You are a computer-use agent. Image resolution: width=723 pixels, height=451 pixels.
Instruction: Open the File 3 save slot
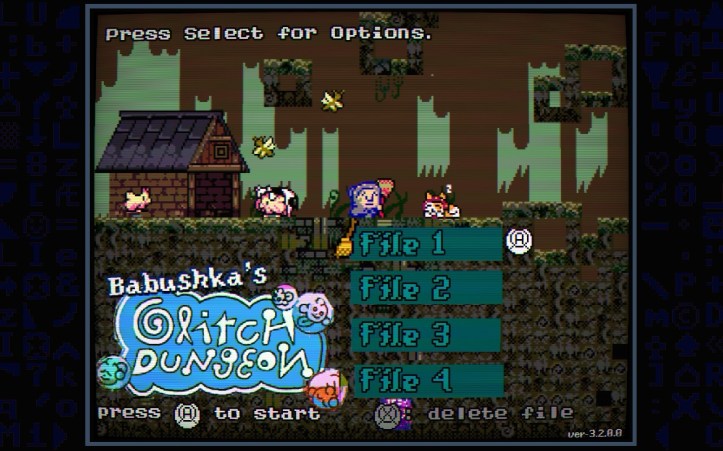point(427,334)
